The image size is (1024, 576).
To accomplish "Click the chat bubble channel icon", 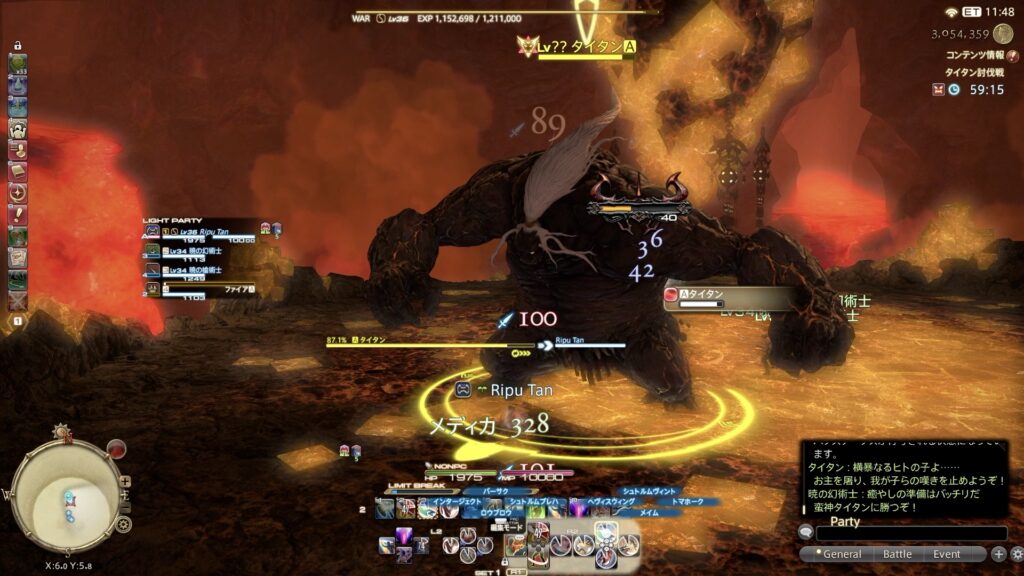I will pos(806,533).
